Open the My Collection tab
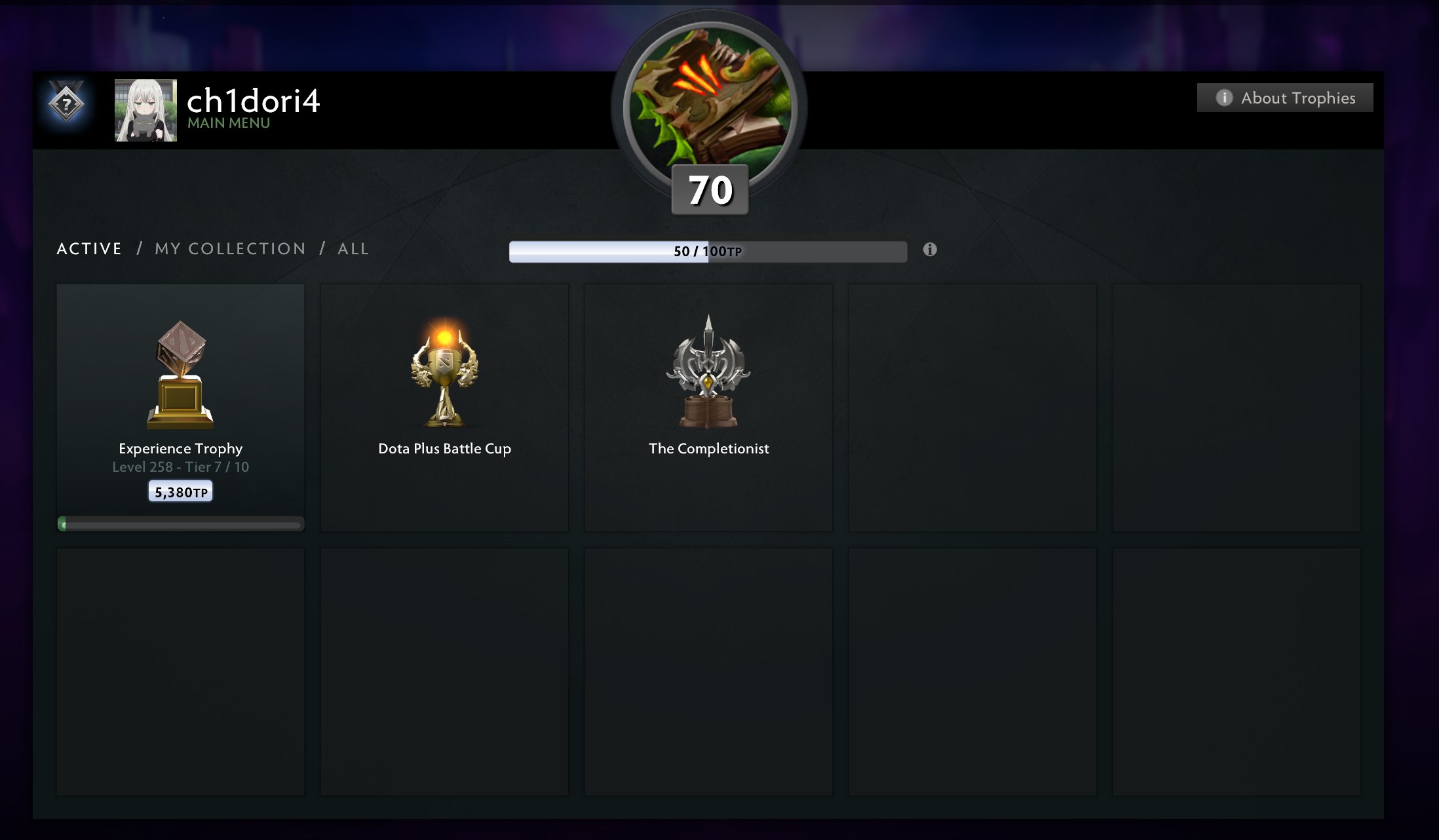The width and height of the screenshot is (1439, 840). (230, 249)
